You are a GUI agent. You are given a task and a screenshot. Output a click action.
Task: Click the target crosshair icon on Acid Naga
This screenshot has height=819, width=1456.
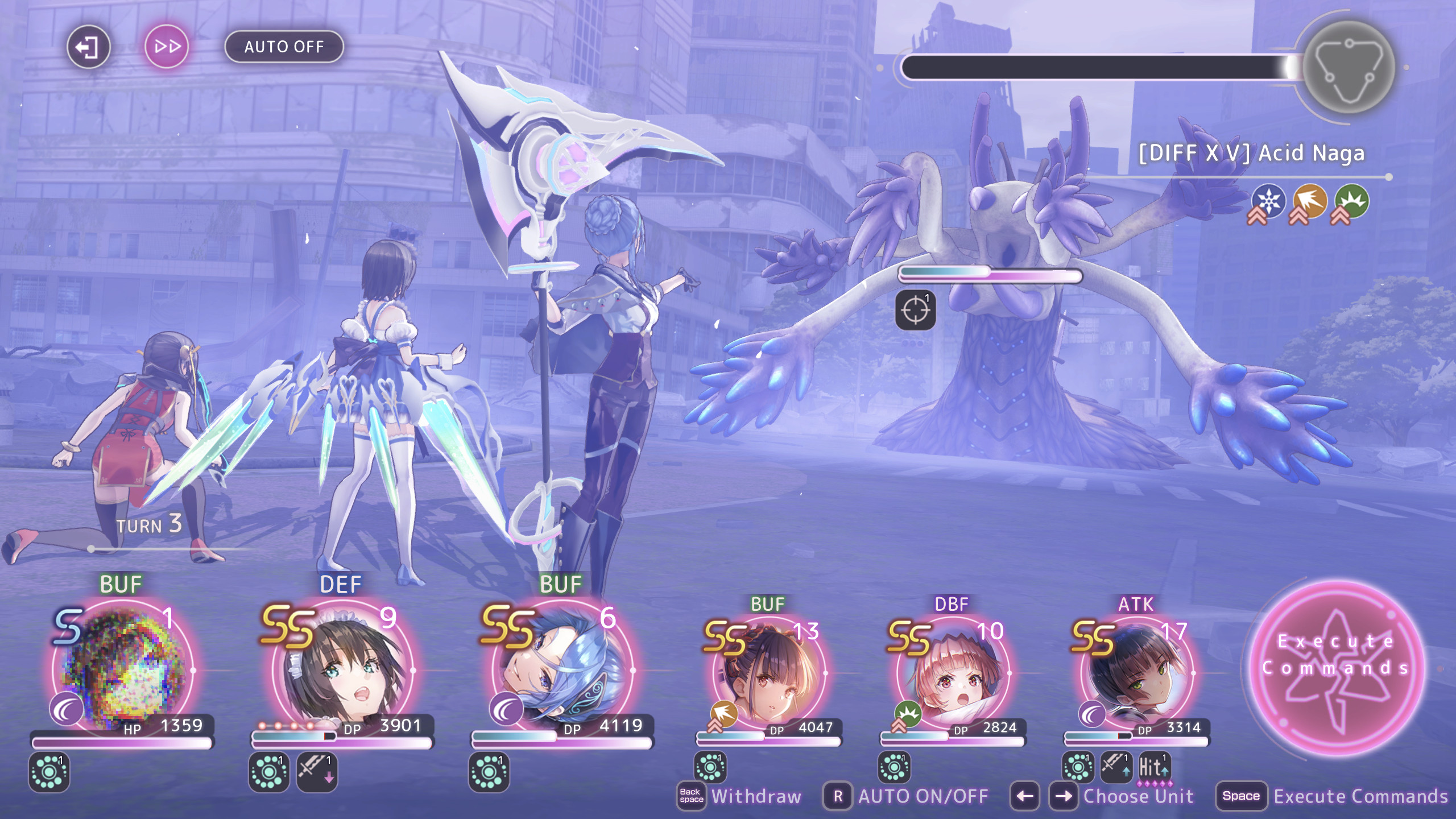point(915,310)
